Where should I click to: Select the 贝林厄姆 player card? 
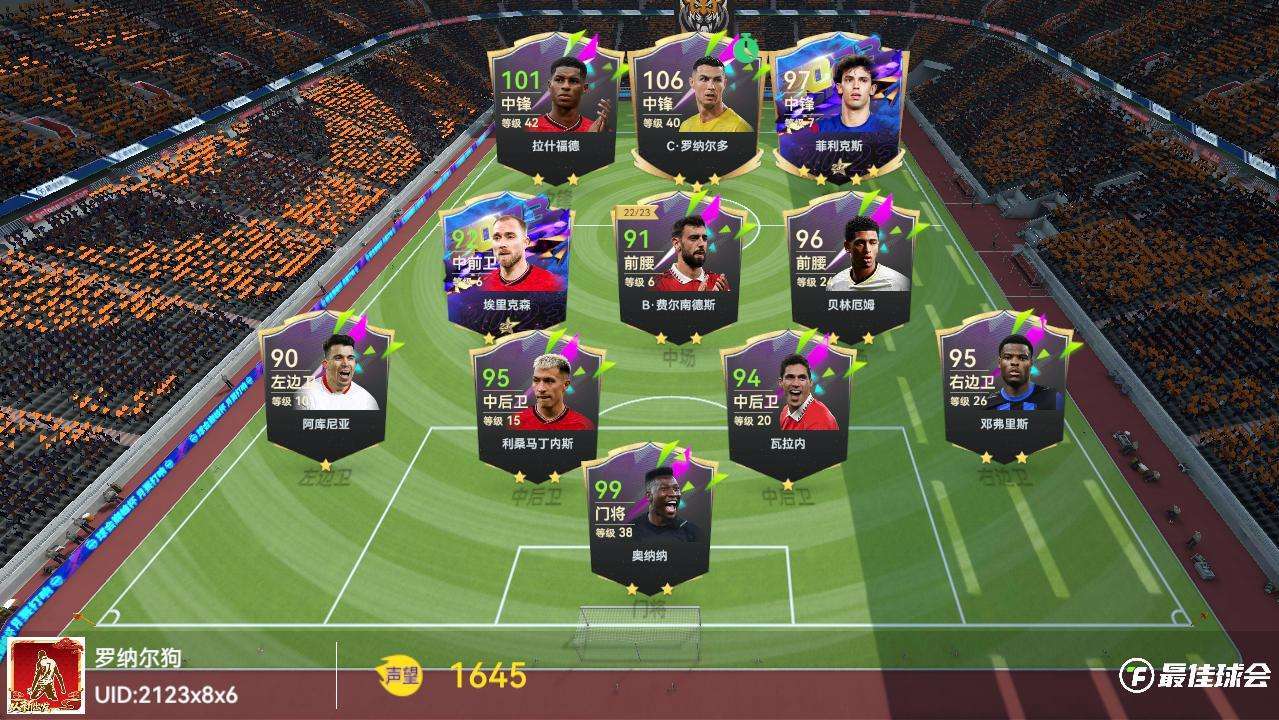851,264
